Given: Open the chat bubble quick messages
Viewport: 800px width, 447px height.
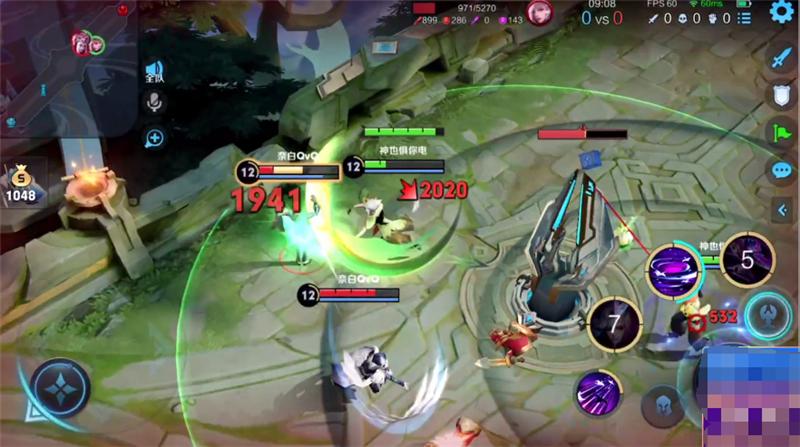Looking at the screenshot, I should pos(781,170).
